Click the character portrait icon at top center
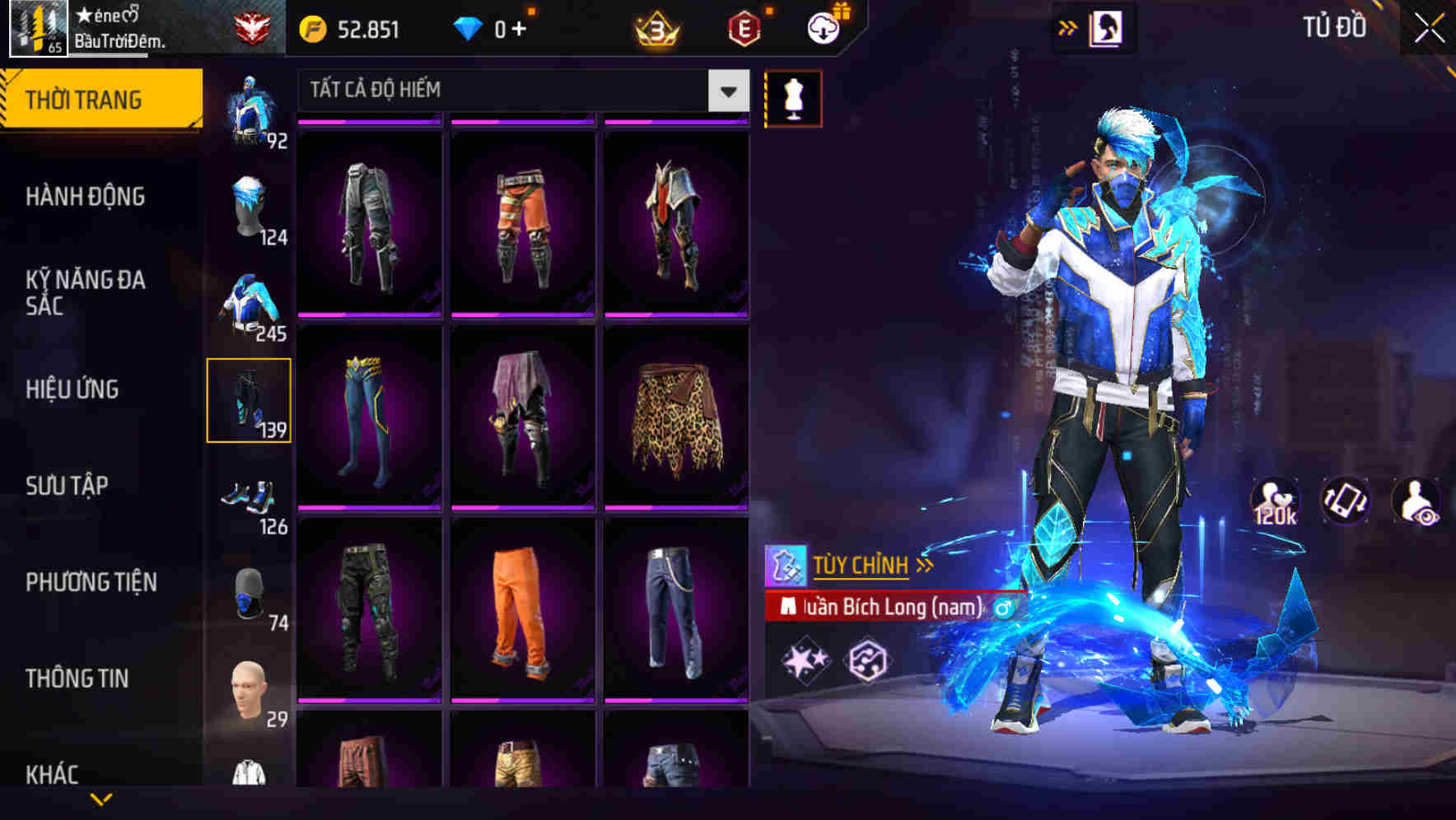 [1108, 28]
